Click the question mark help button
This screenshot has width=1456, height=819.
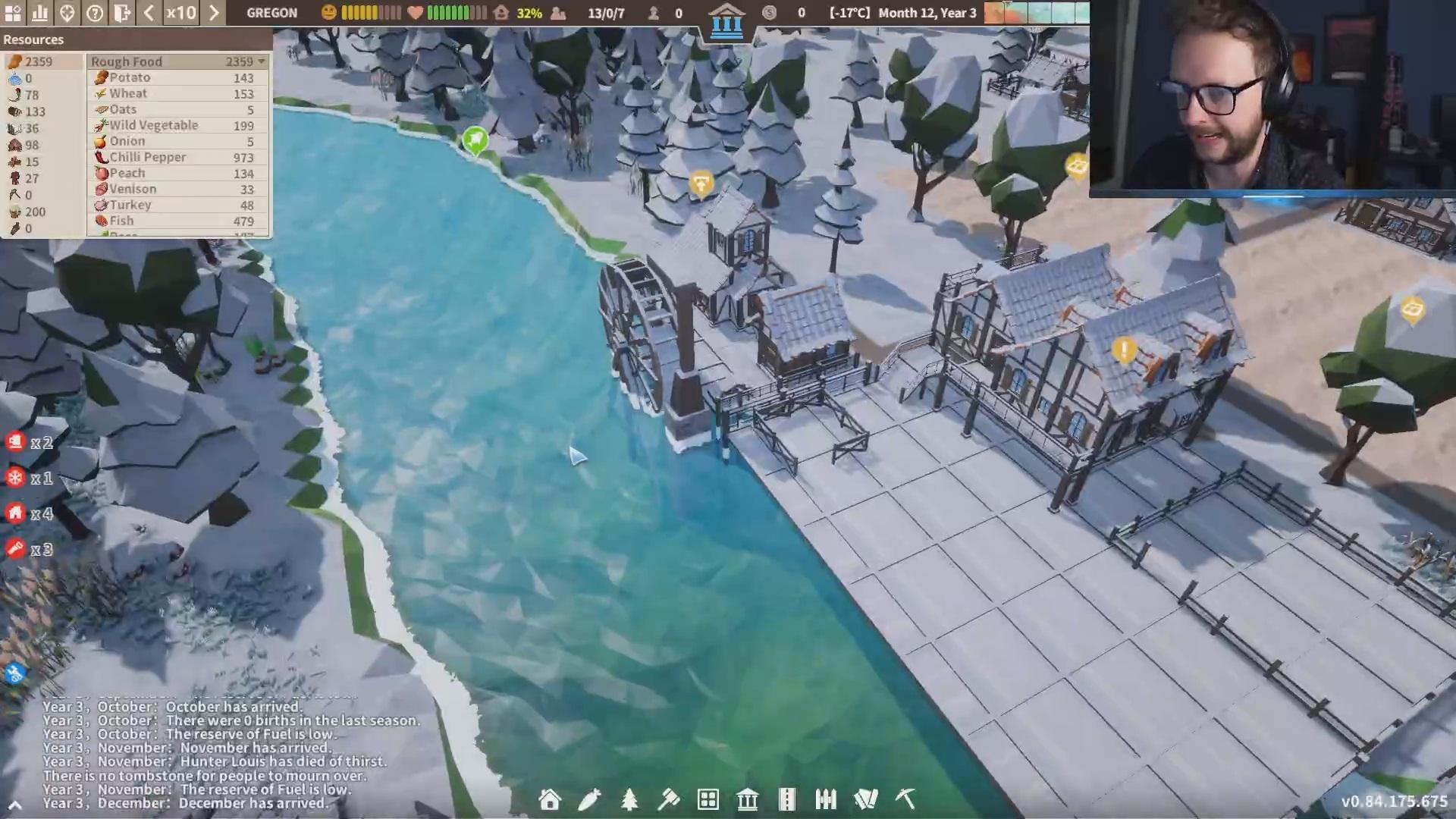coord(95,13)
